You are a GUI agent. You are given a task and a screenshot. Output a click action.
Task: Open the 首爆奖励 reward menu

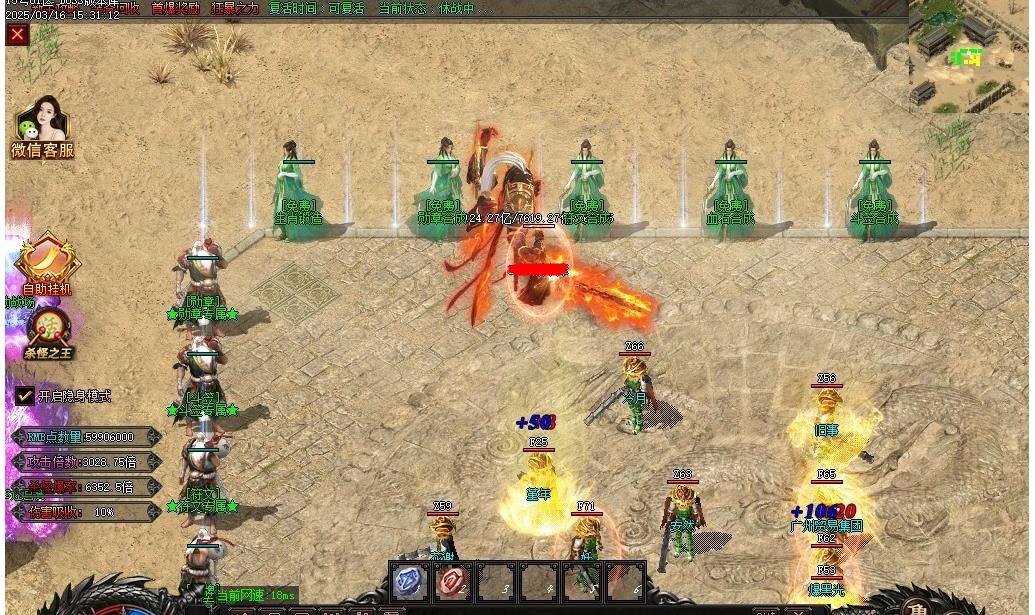coord(175,8)
